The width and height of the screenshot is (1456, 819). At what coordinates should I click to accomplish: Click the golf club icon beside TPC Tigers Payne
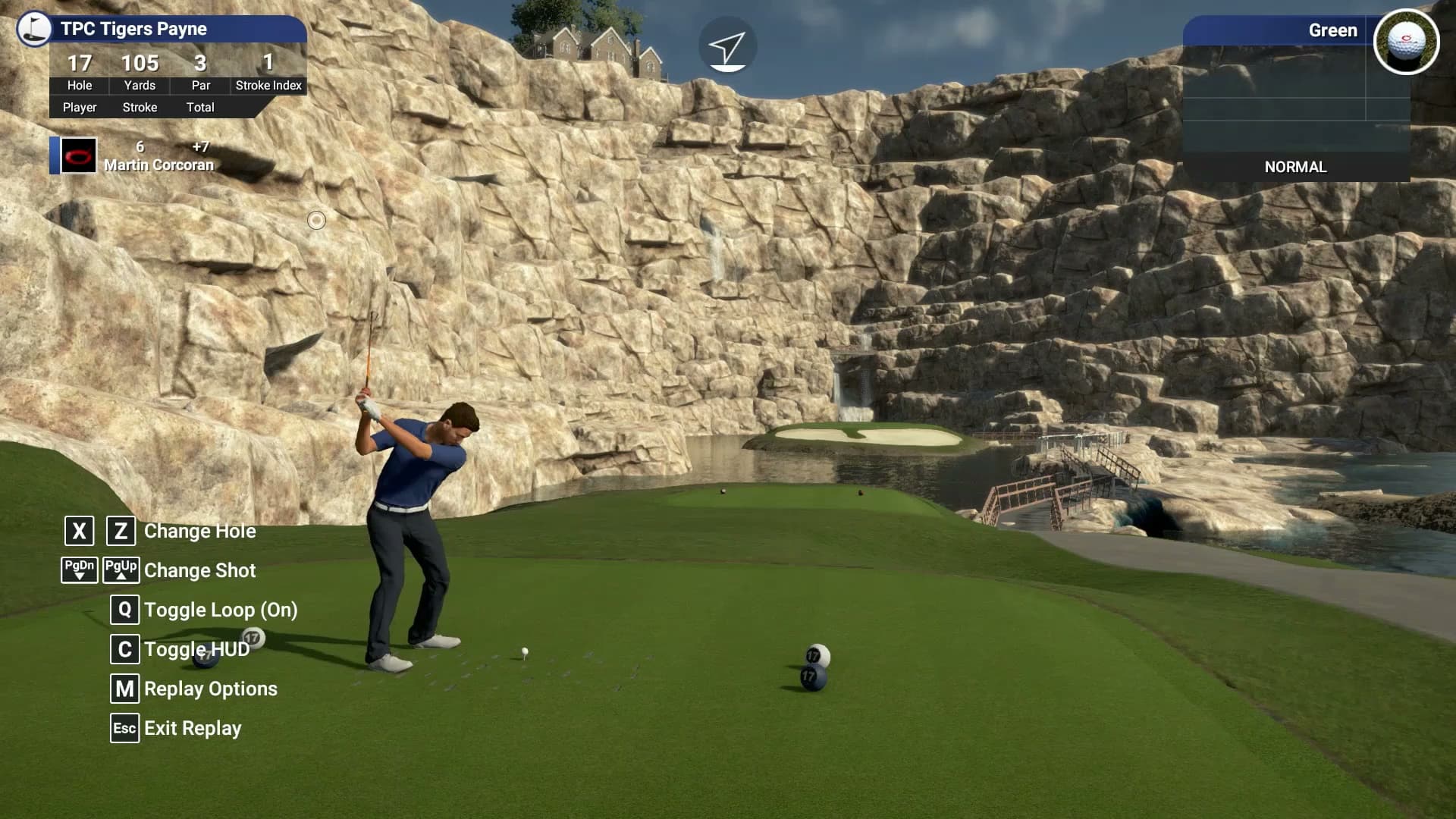click(32, 30)
